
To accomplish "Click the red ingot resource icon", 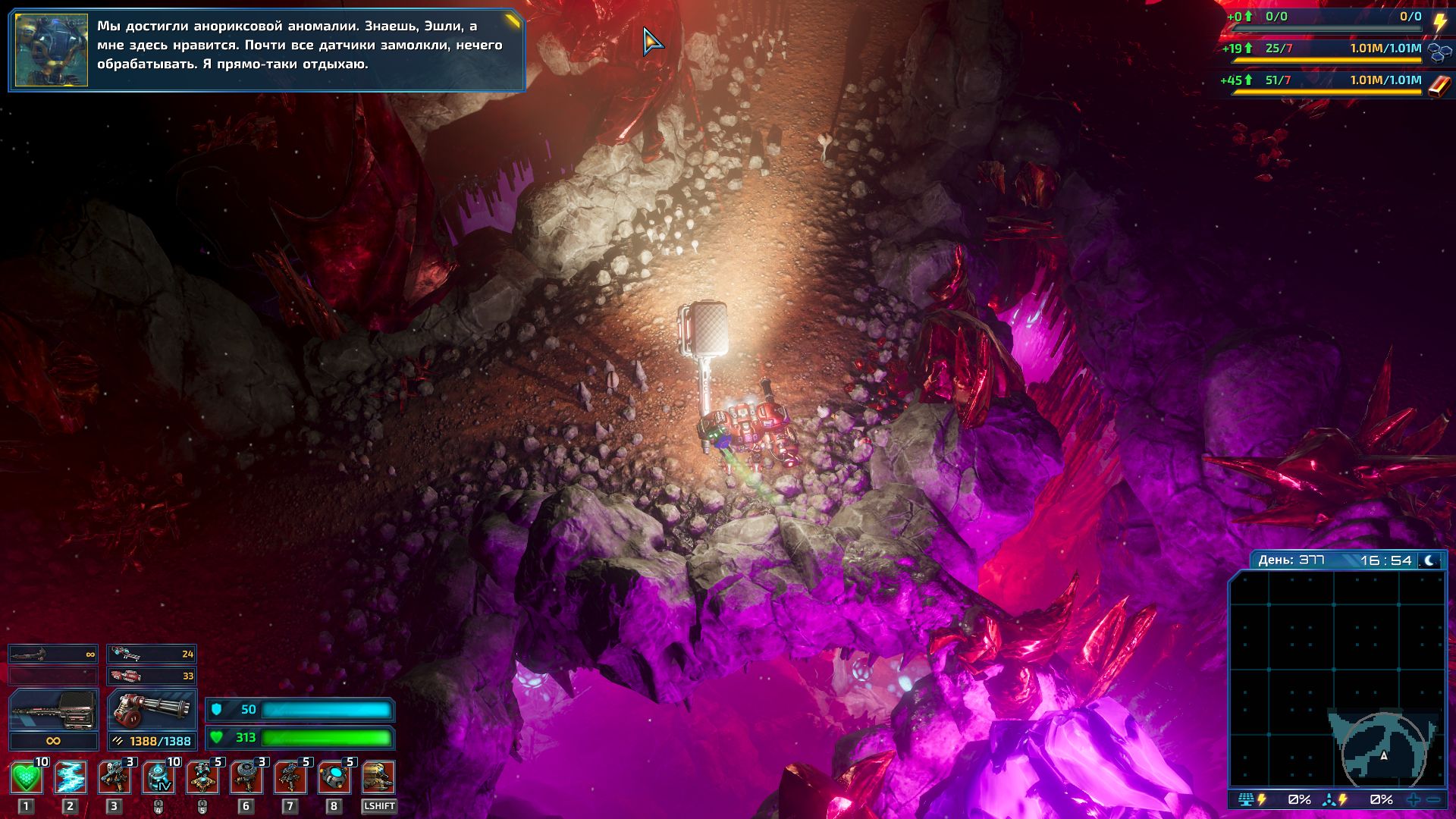I will (x=1439, y=85).
